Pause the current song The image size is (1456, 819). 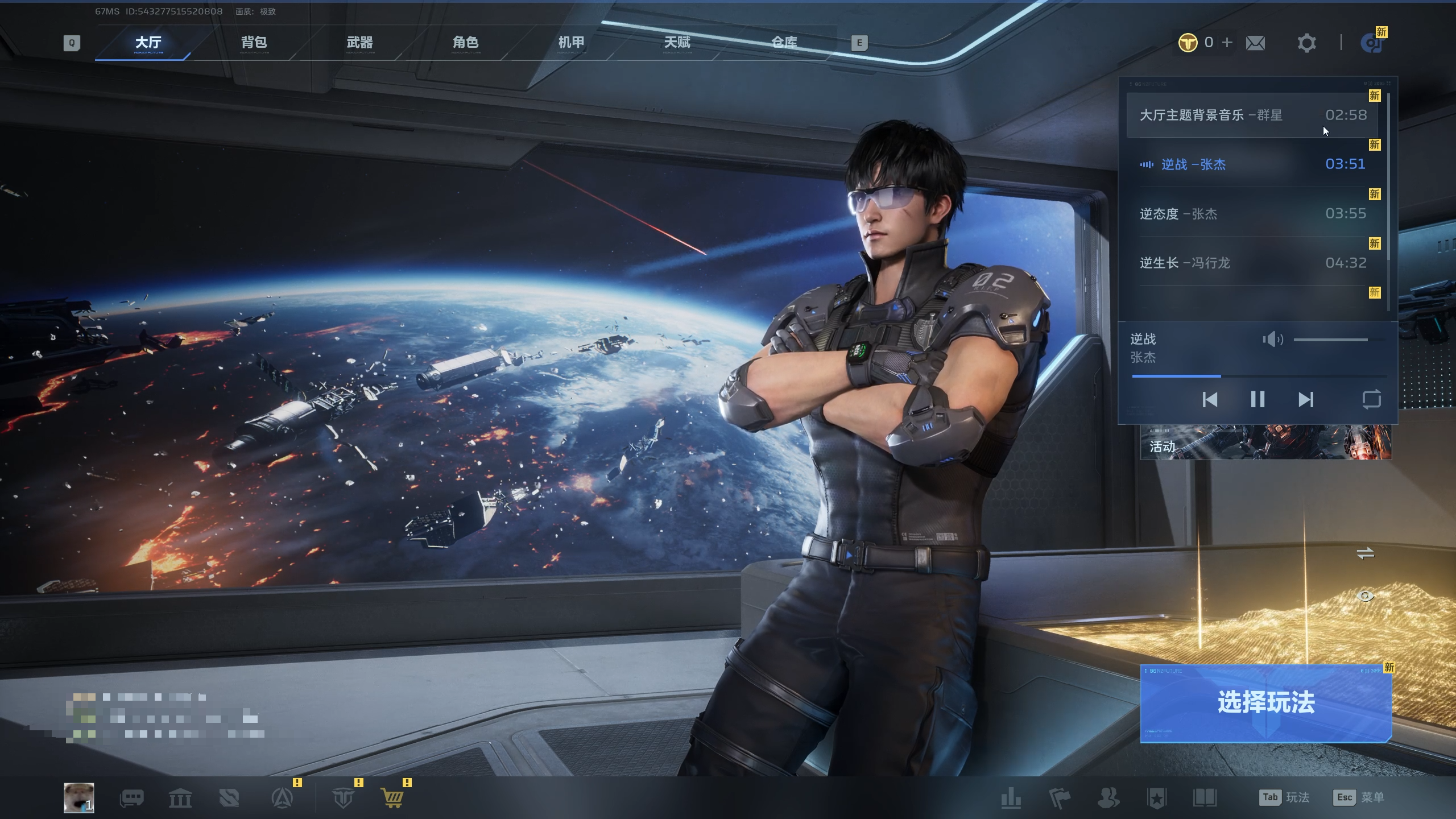(1258, 399)
